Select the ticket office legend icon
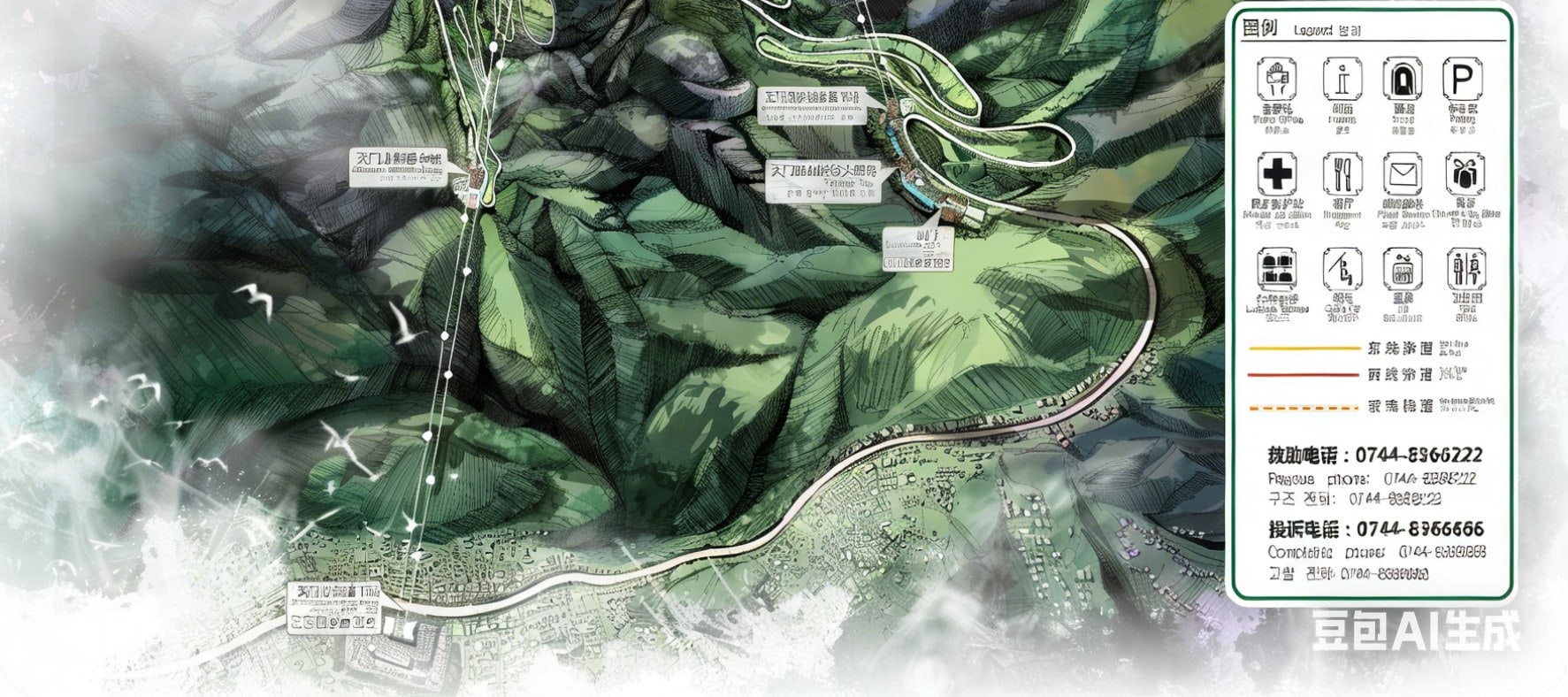This screenshot has height=697, width=1568. point(1276,80)
